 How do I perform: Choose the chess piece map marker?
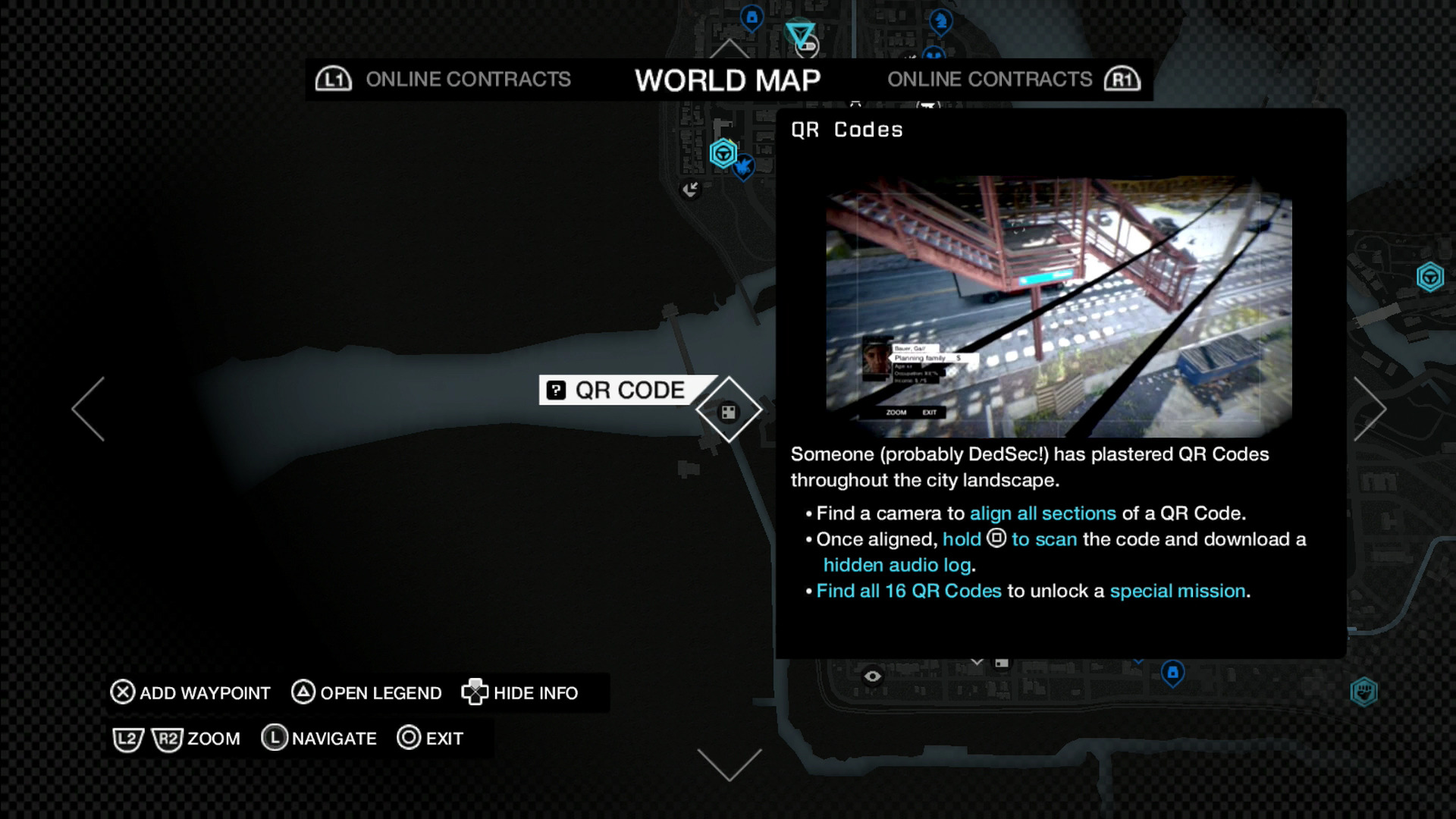pyautogui.click(x=940, y=20)
